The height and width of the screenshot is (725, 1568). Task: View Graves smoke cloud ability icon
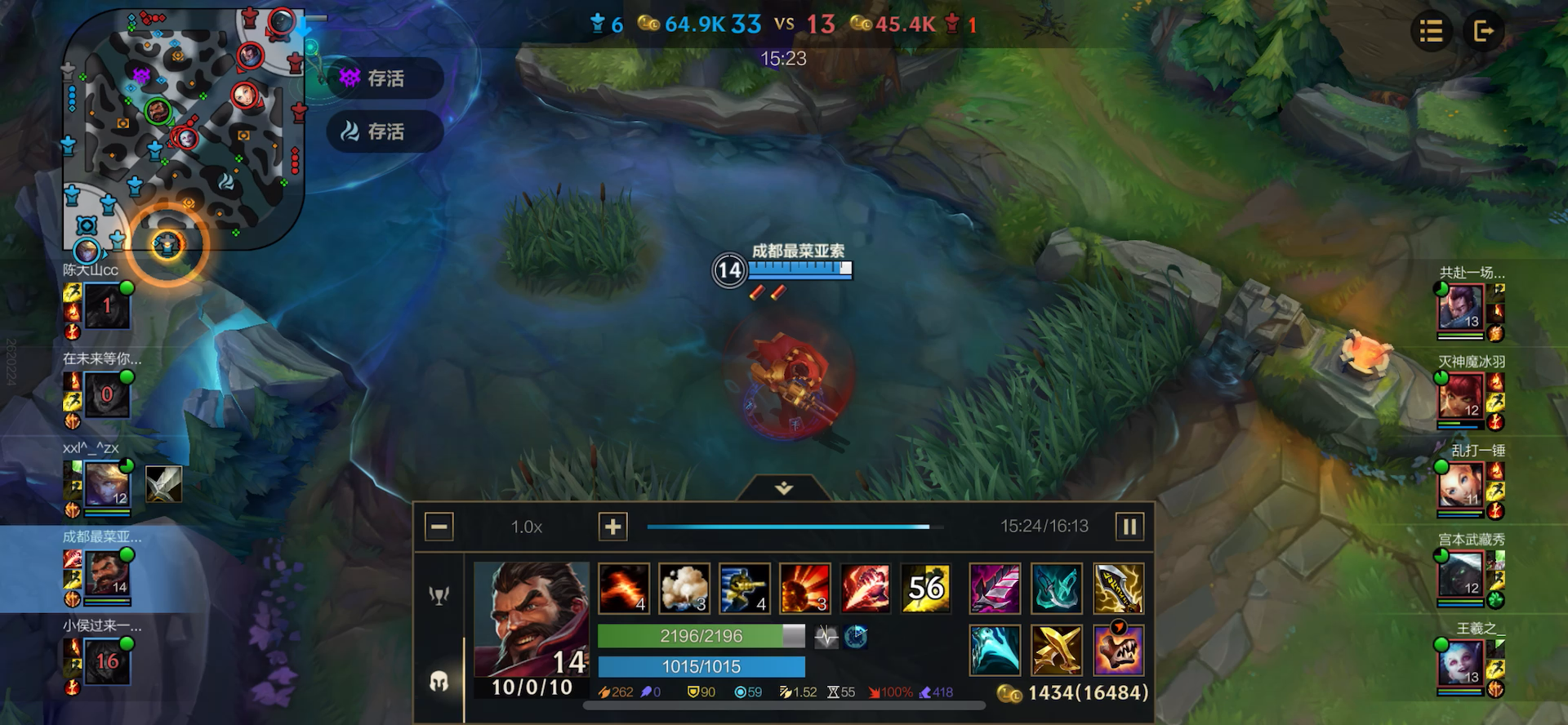(684, 588)
